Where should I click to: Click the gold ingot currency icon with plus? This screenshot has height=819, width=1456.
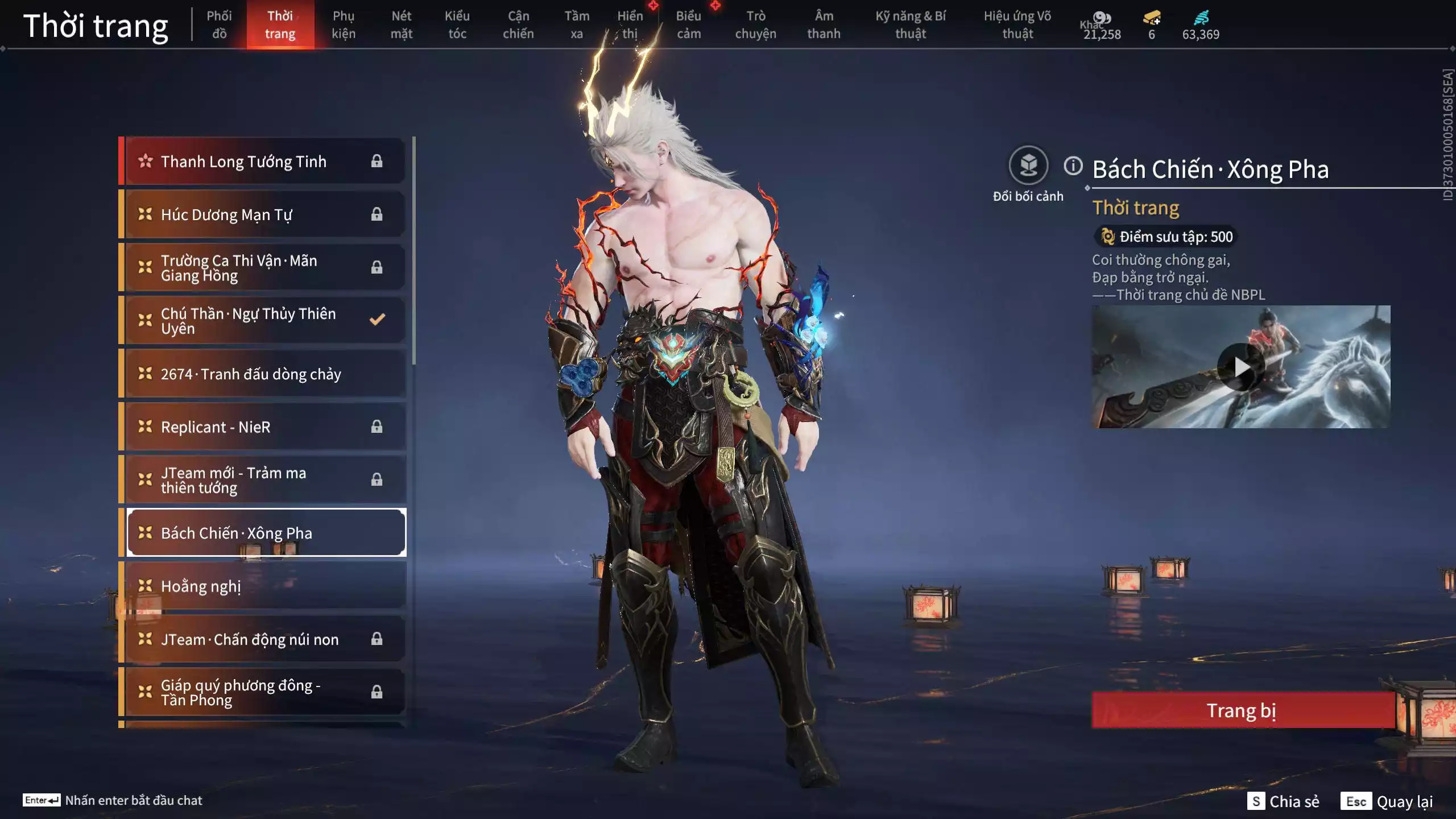coord(1151,18)
